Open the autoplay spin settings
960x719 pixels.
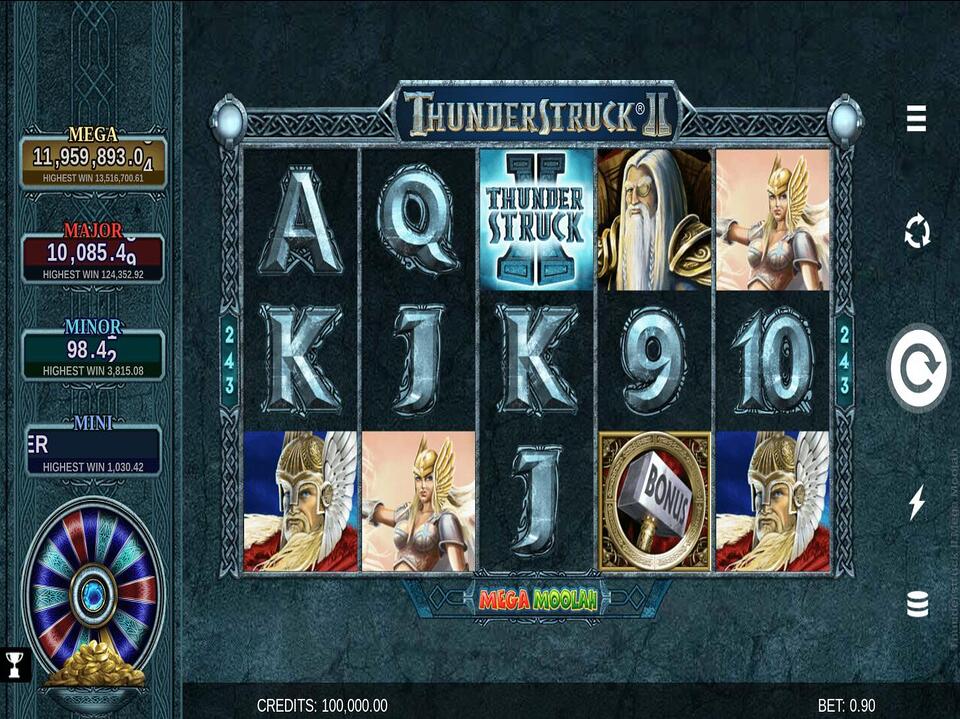(916, 232)
